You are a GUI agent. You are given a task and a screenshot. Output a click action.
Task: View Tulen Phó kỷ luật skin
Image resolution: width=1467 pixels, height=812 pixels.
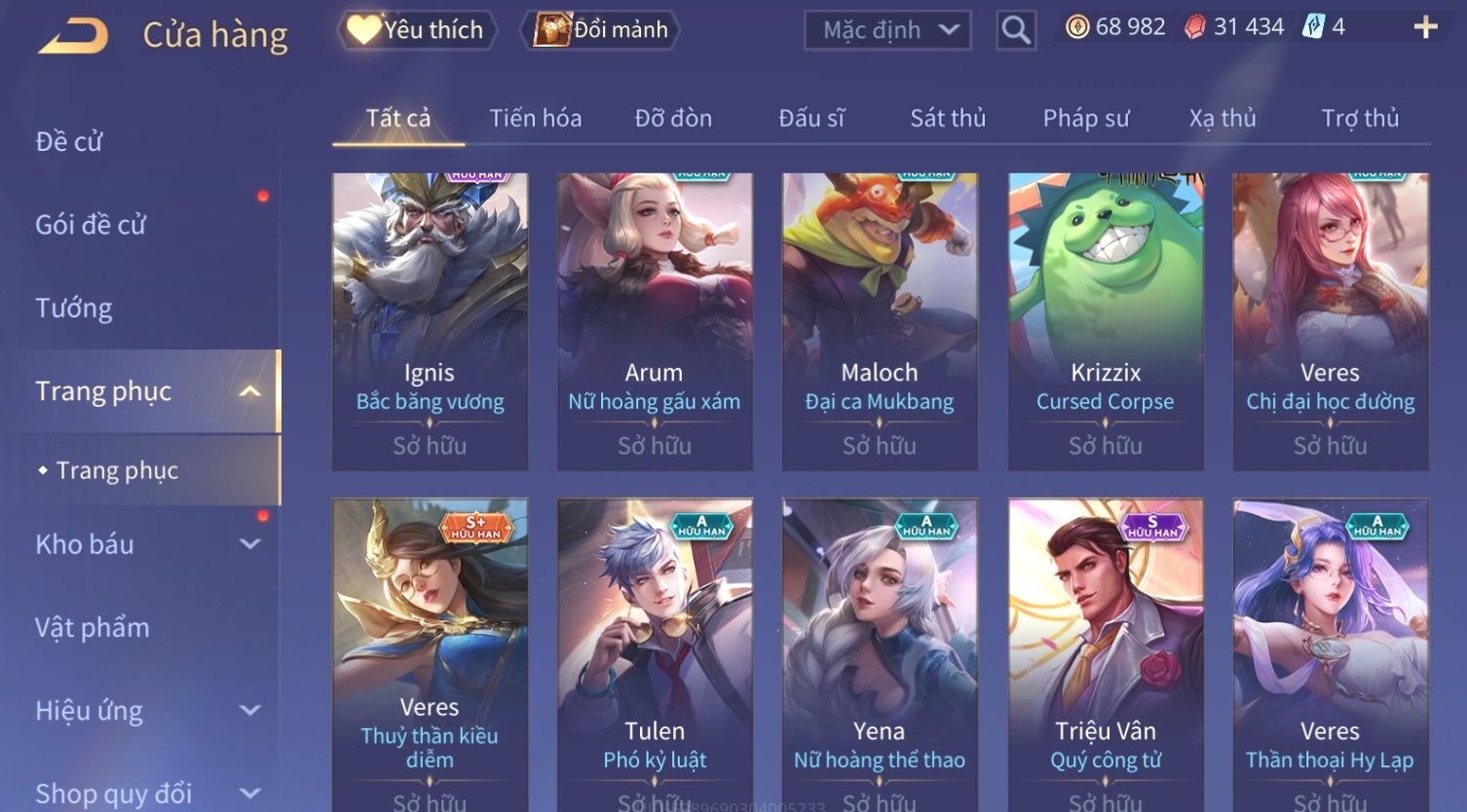pos(655,652)
